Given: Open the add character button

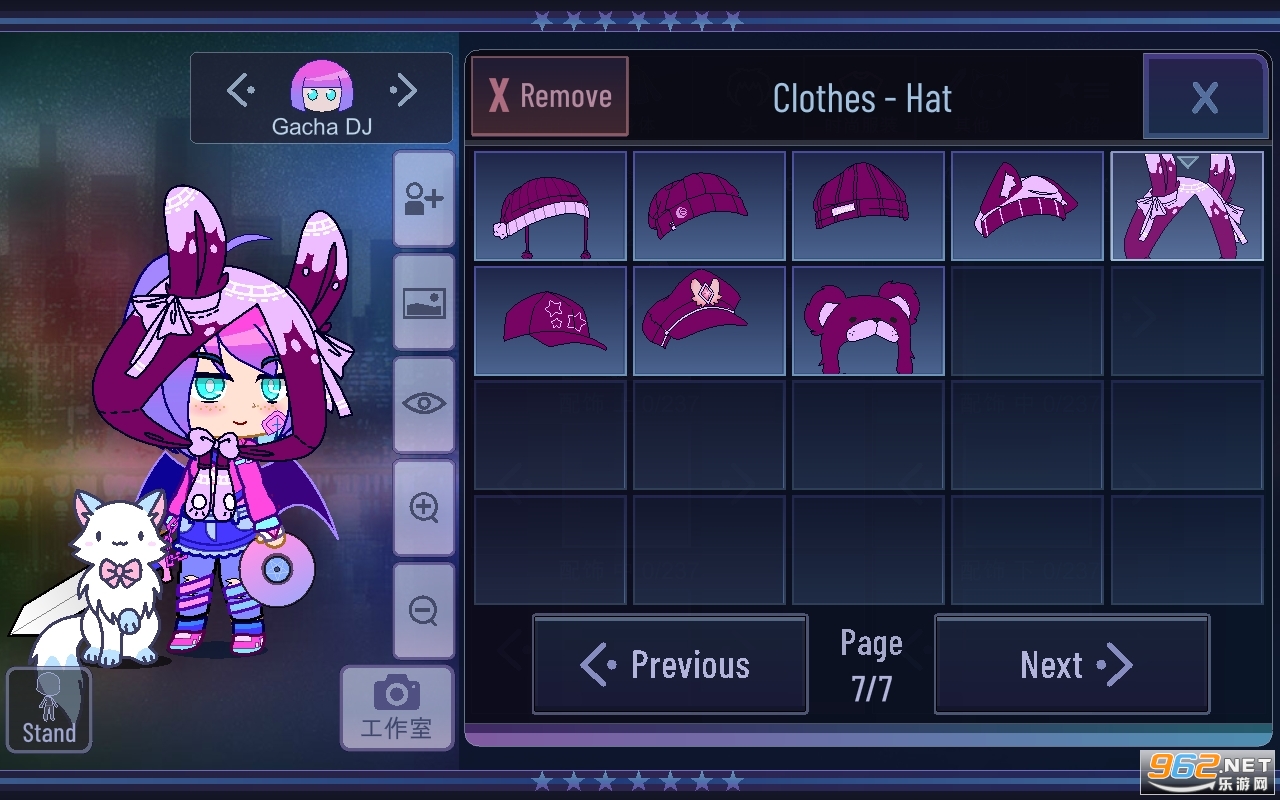Looking at the screenshot, I should (x=424, y=199).
